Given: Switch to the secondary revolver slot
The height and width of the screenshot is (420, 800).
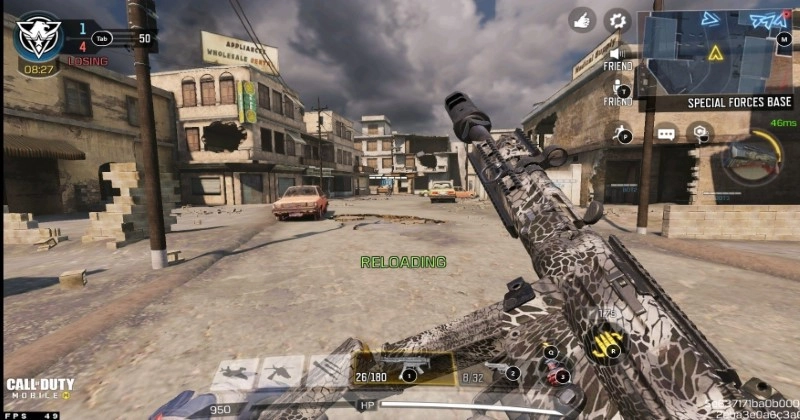Looking at the screenshot, I should click(x=491, y=368).
